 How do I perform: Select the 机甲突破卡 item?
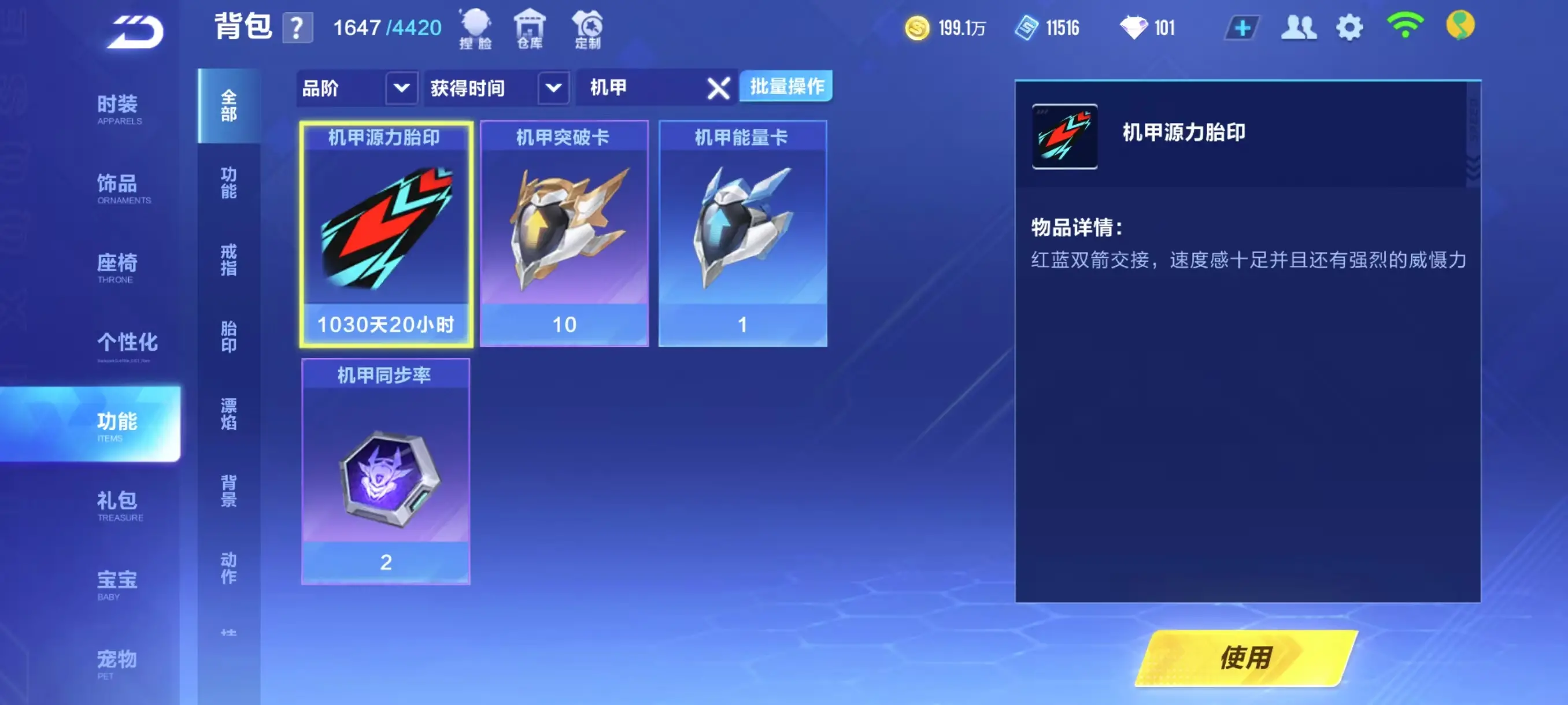[564, 233]
